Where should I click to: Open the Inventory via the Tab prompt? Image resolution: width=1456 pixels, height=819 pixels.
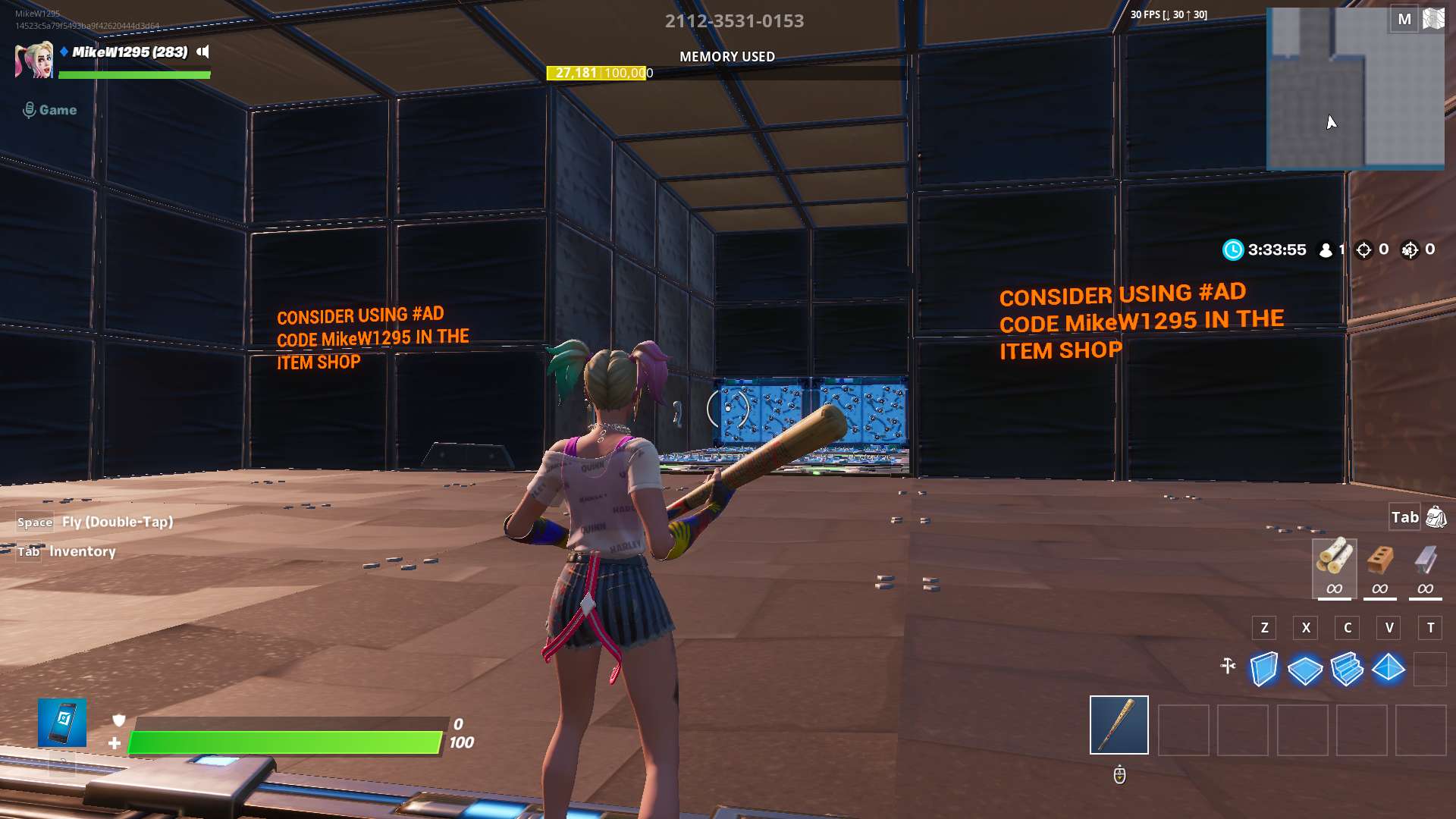[29, 551]
